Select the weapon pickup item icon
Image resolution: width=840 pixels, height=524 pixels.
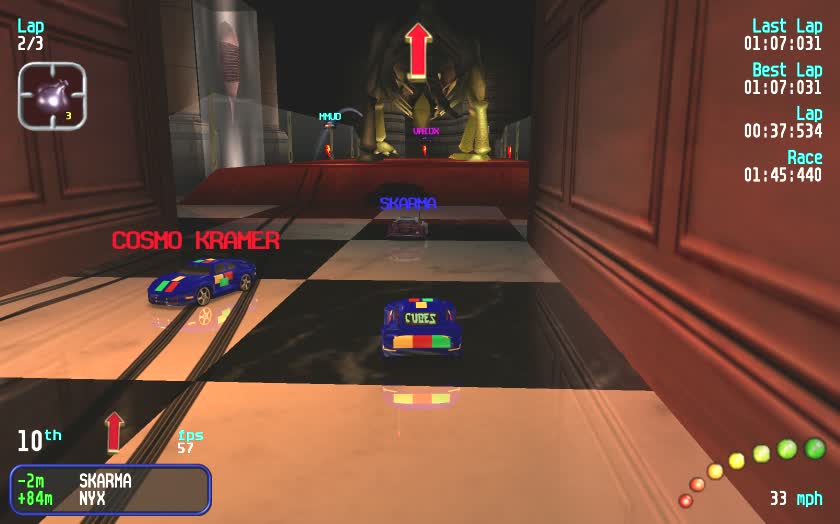click(x=52, y=96)
